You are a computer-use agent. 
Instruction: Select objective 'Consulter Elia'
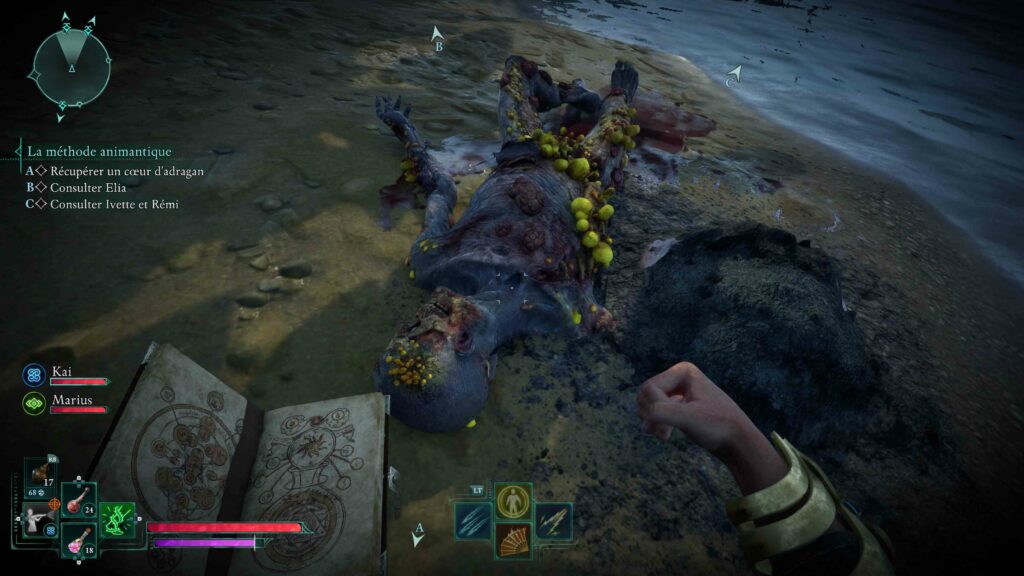click(90, 187)
